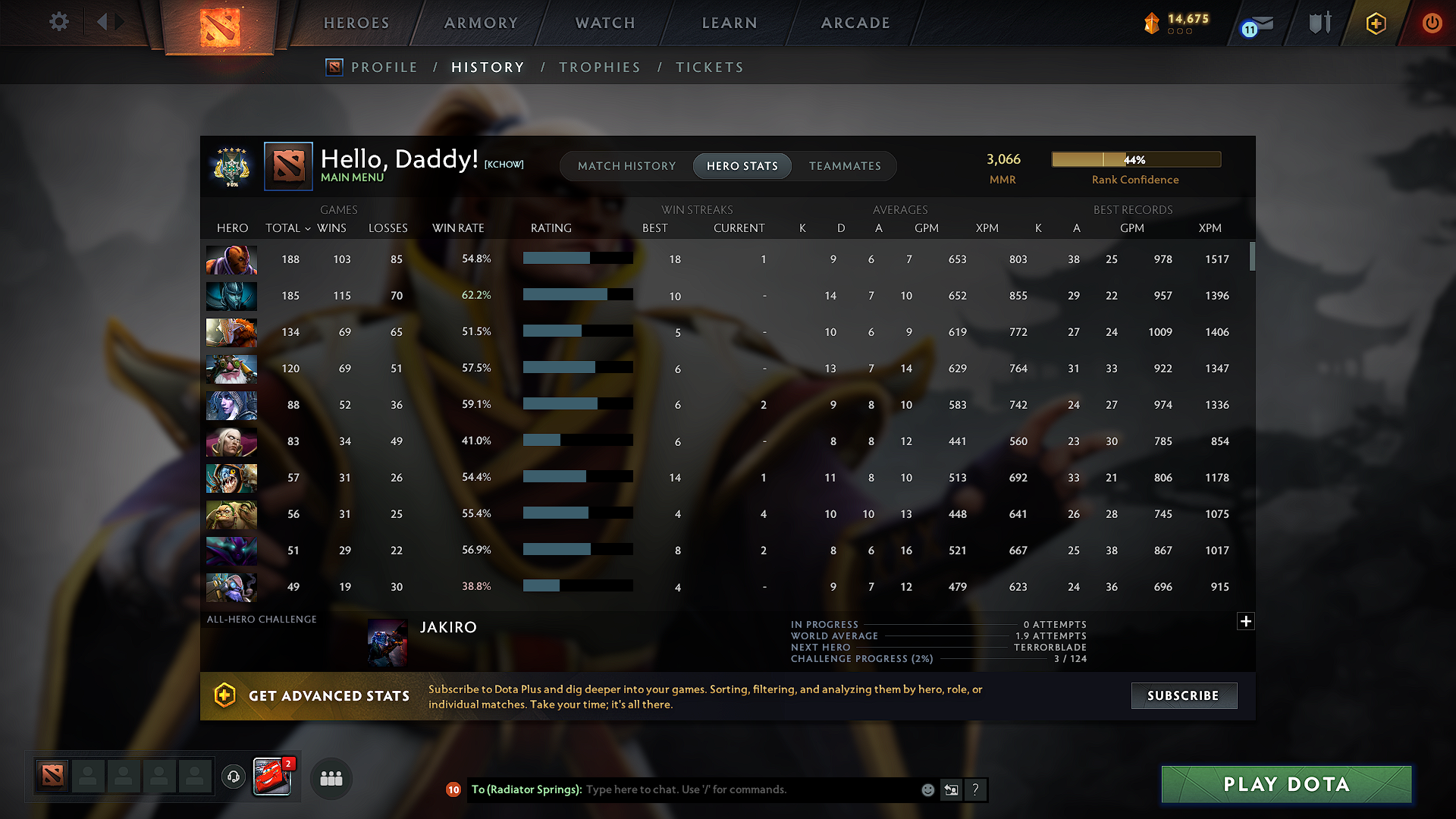Open the ARCADE menu item
This screenshot has width=1456, height=819.
coord(855,23)
